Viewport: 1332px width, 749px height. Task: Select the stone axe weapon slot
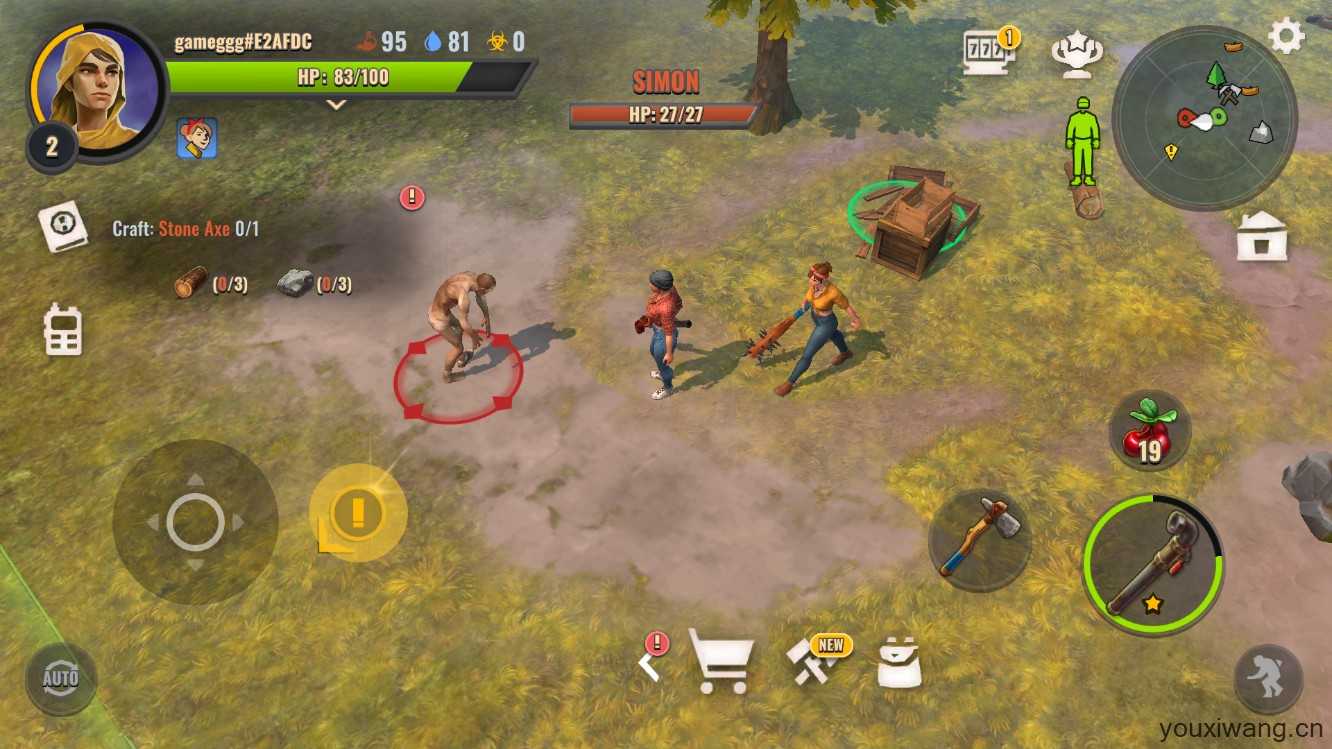pos(980,539)
